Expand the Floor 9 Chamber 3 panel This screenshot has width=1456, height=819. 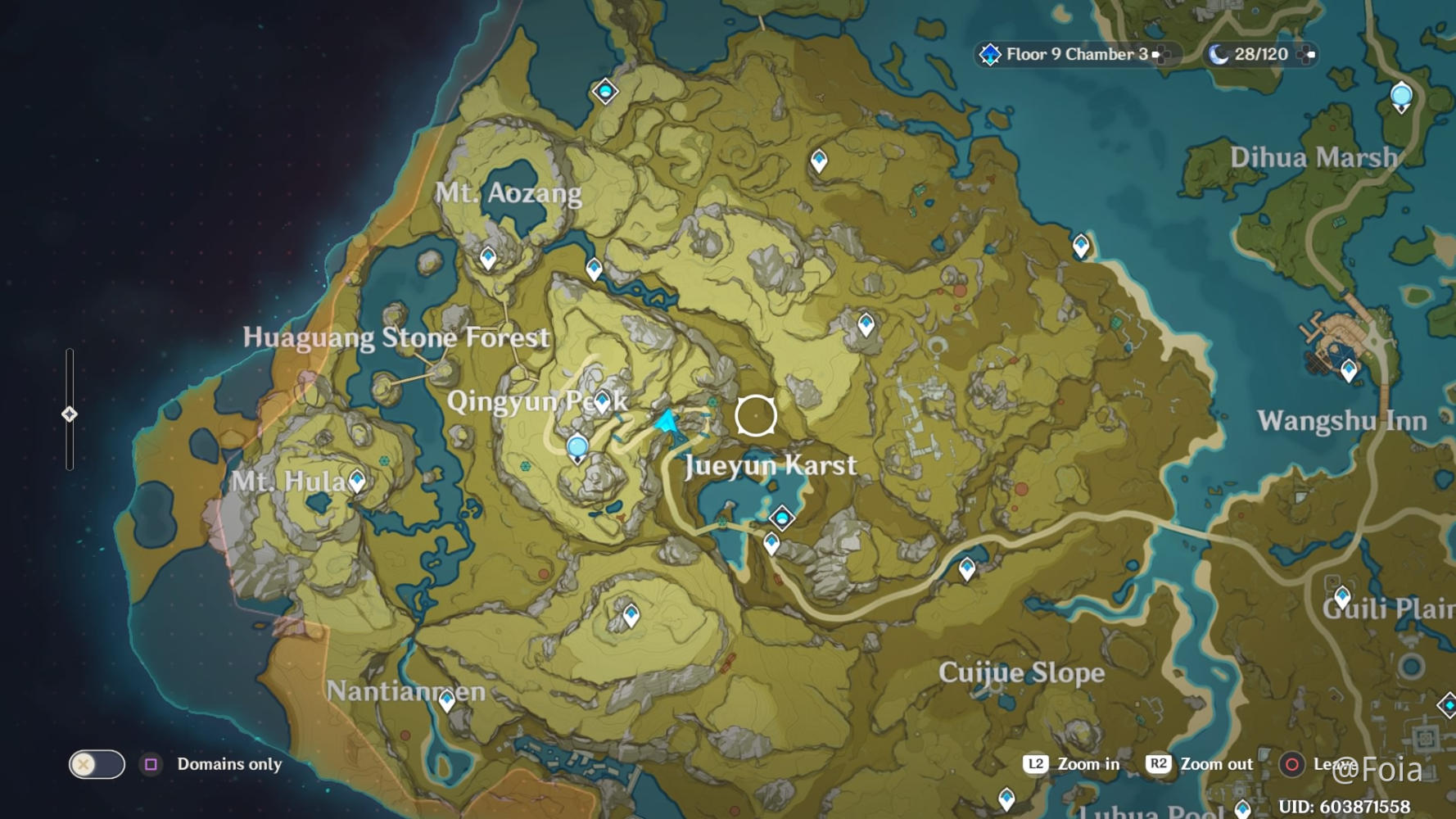1161,55
